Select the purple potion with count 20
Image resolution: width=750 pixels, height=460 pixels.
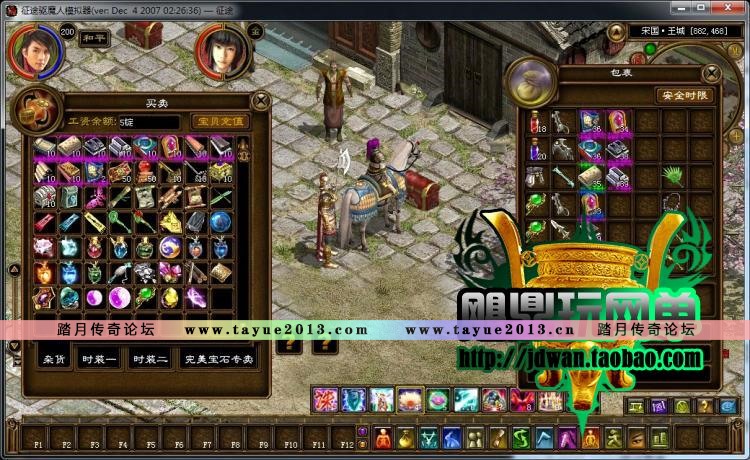tap(536, 149)
